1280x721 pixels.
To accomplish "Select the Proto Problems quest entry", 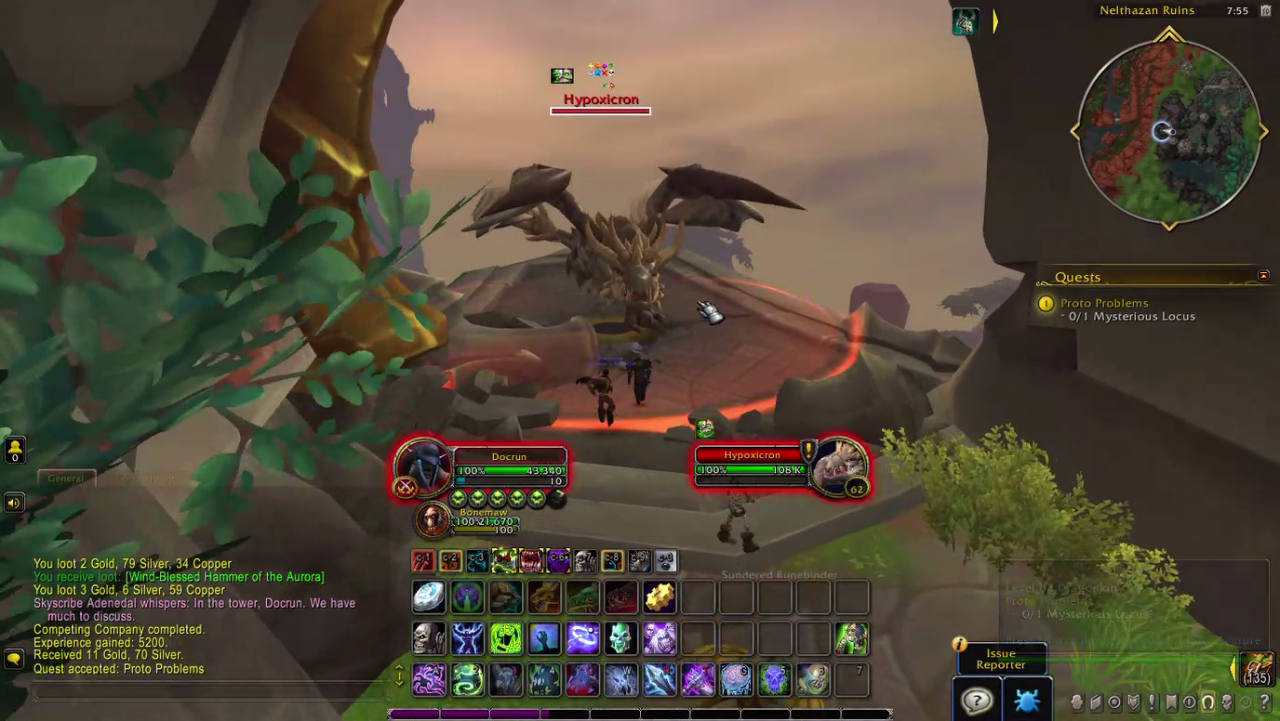I will pos(1104,303).
